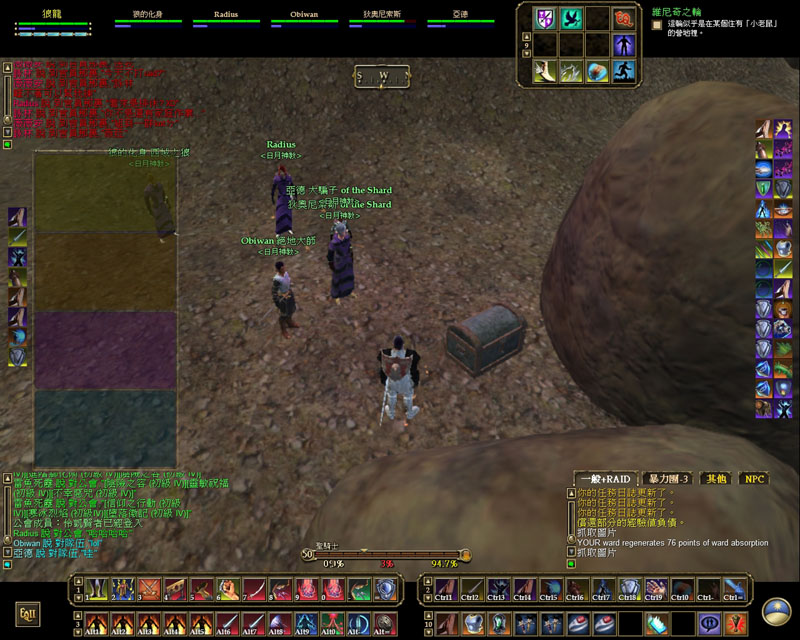Click the compass at top center
The width and height of the screenshot is (800, 640).
(x=383, y=75)
